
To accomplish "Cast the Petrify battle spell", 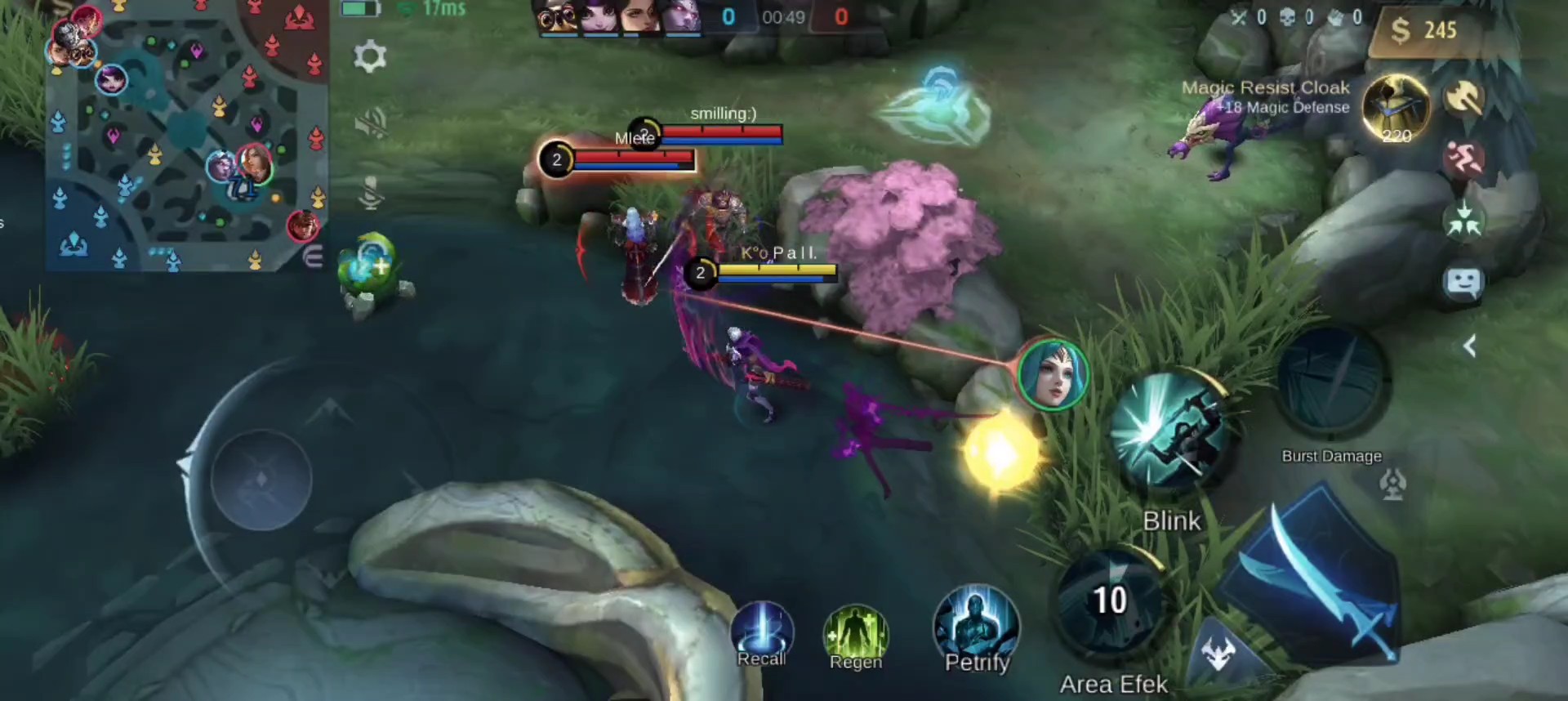I will pos(976,629).
